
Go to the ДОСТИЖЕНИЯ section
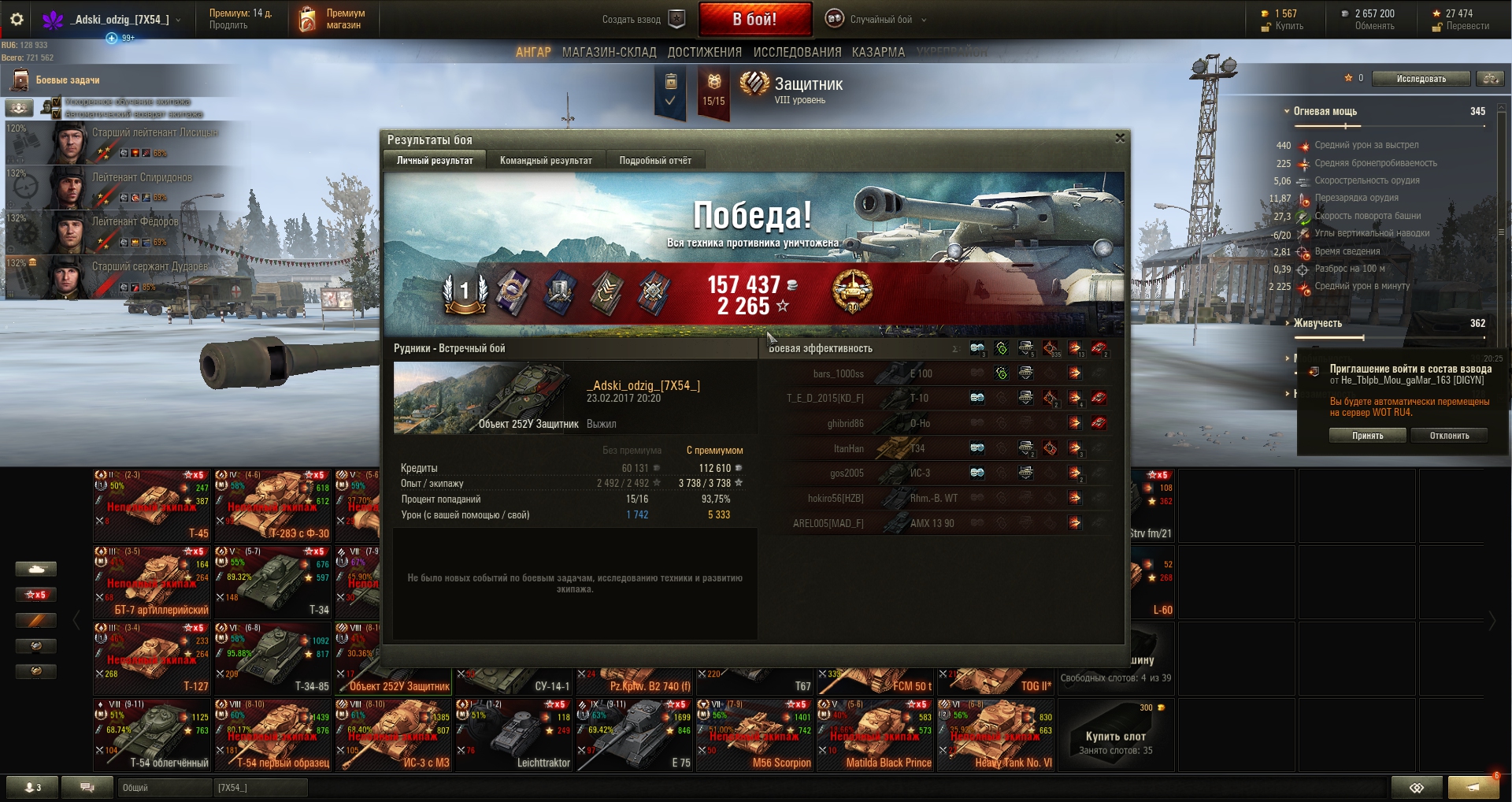704,52
